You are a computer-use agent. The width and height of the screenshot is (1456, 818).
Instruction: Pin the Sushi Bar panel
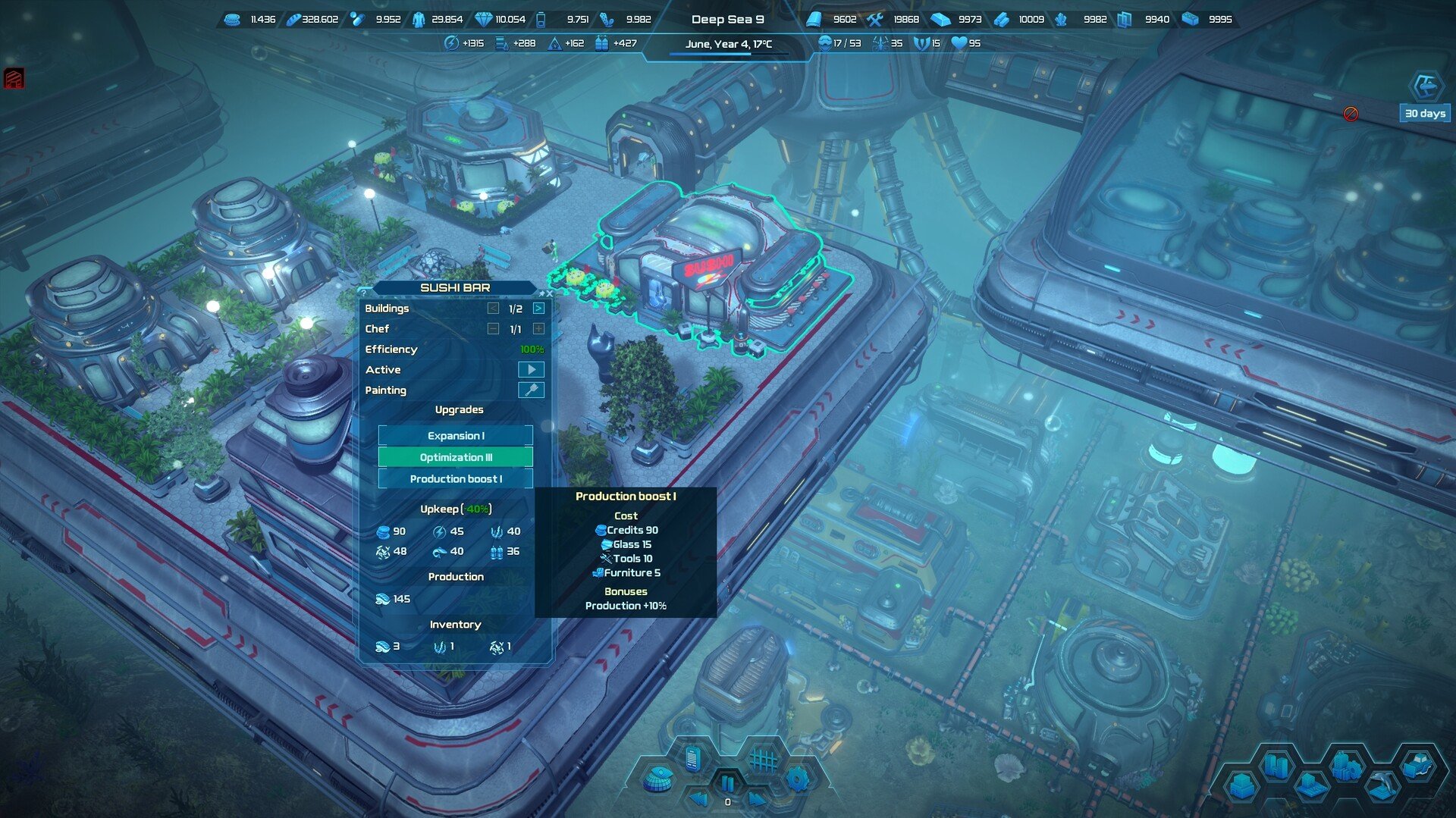click(x=541, y=293)
